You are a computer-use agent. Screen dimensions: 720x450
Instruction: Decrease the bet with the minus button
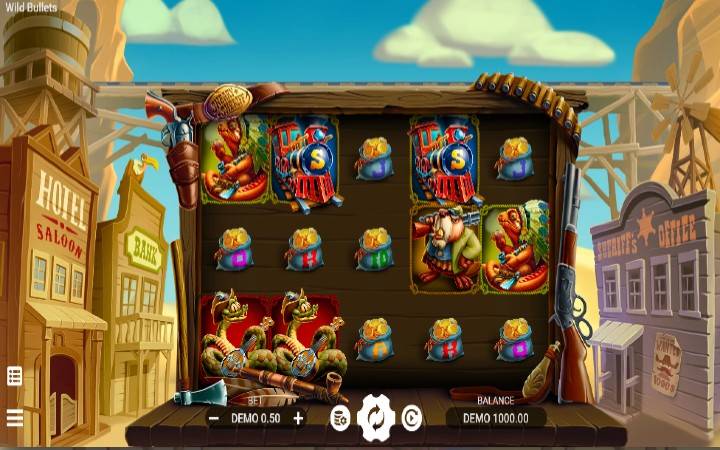point(214,418)
